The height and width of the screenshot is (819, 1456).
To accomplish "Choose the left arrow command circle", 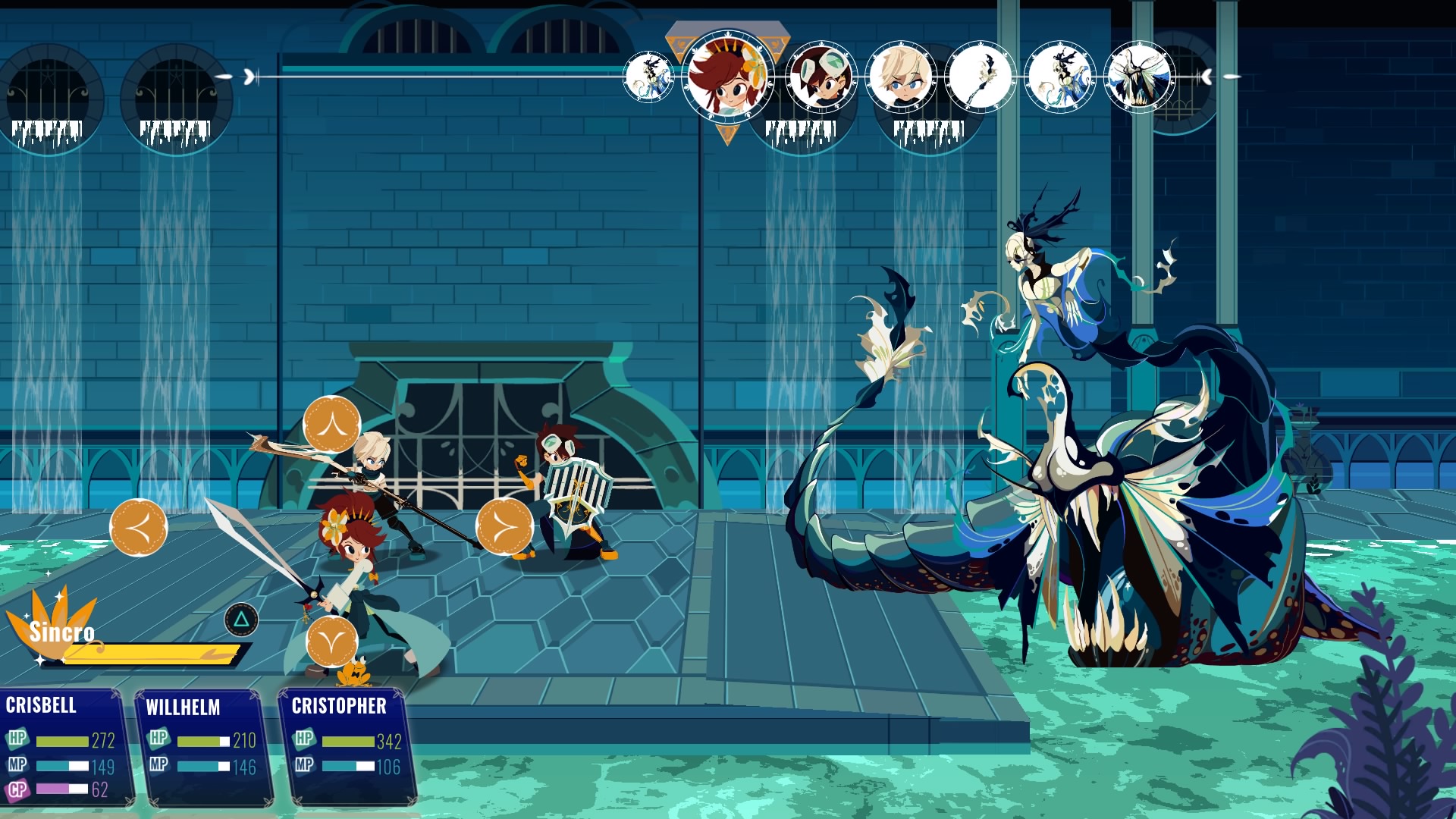I will pos(138,527).
